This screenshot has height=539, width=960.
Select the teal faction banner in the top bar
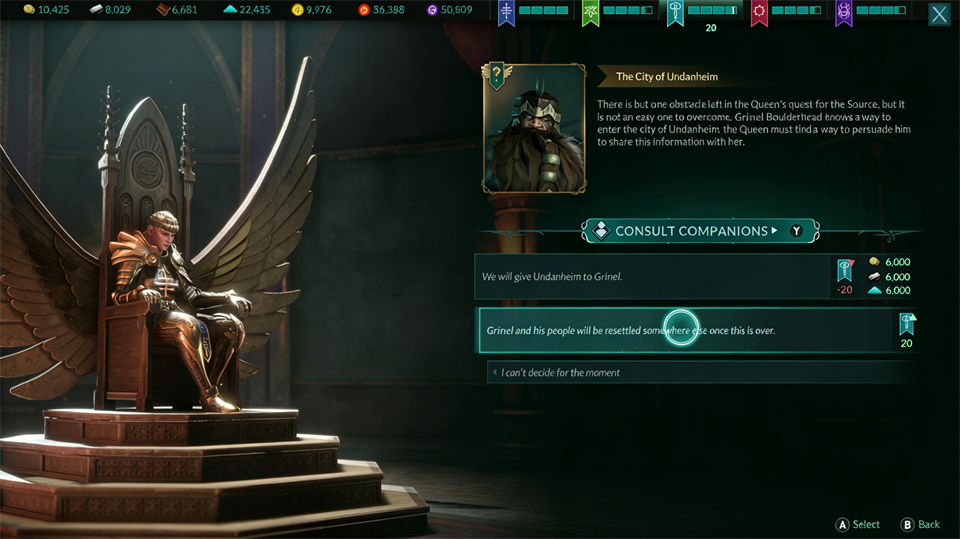[676, 12]
